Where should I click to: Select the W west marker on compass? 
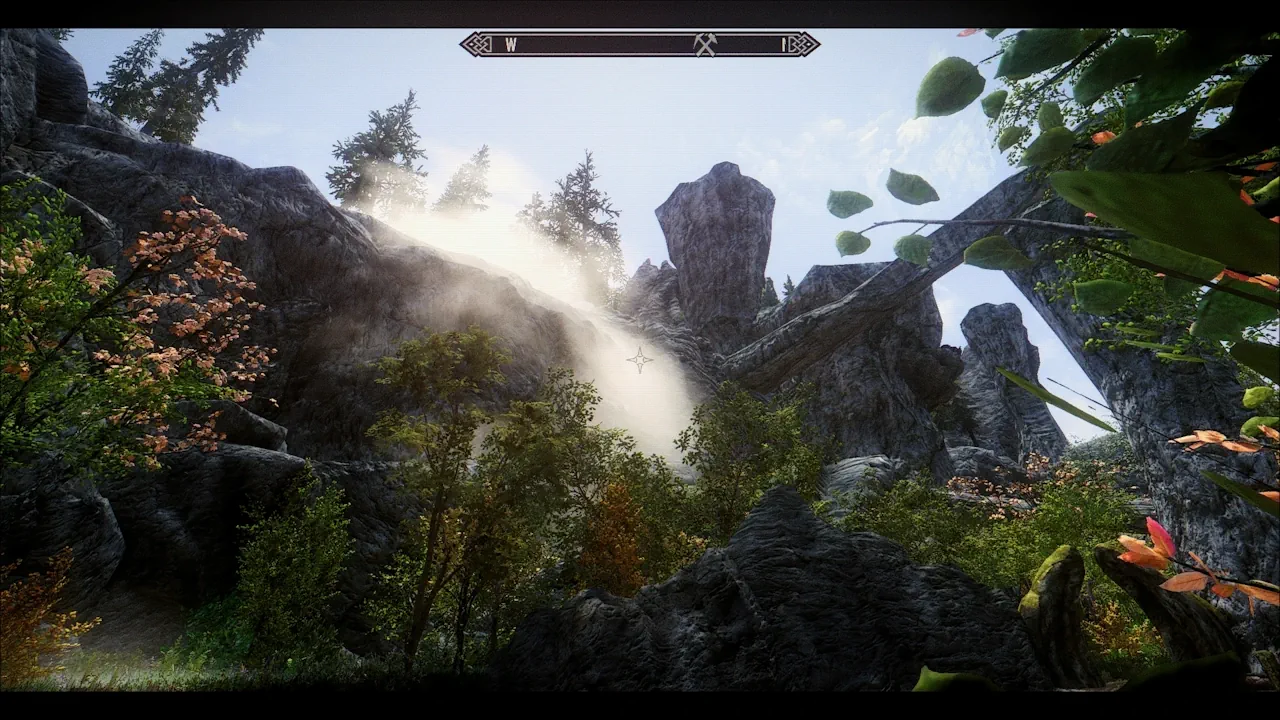point(510,44)
